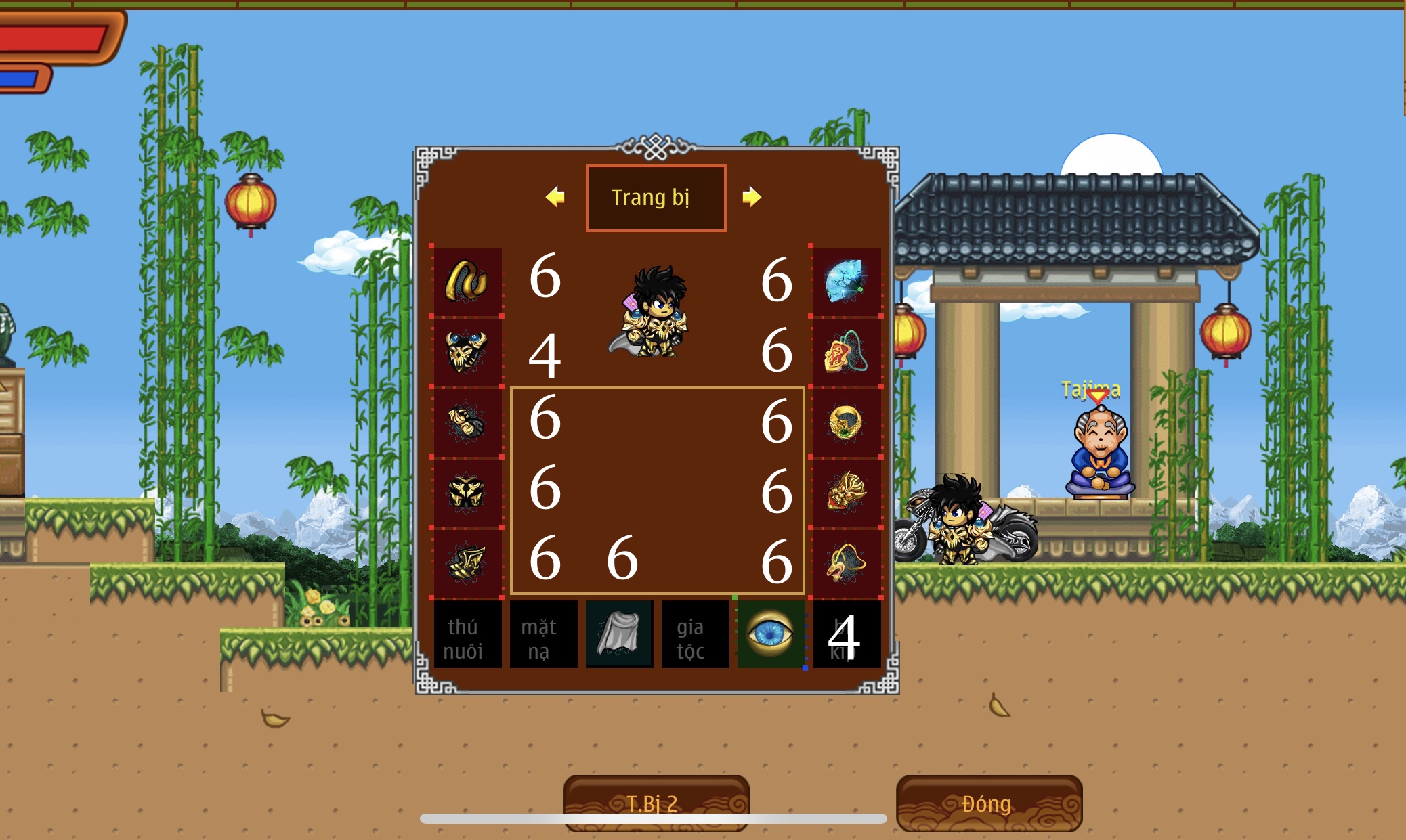Select the golden dragon pendant slot
The height and width of the screenshot is (840, 1406).
[846, 562]
